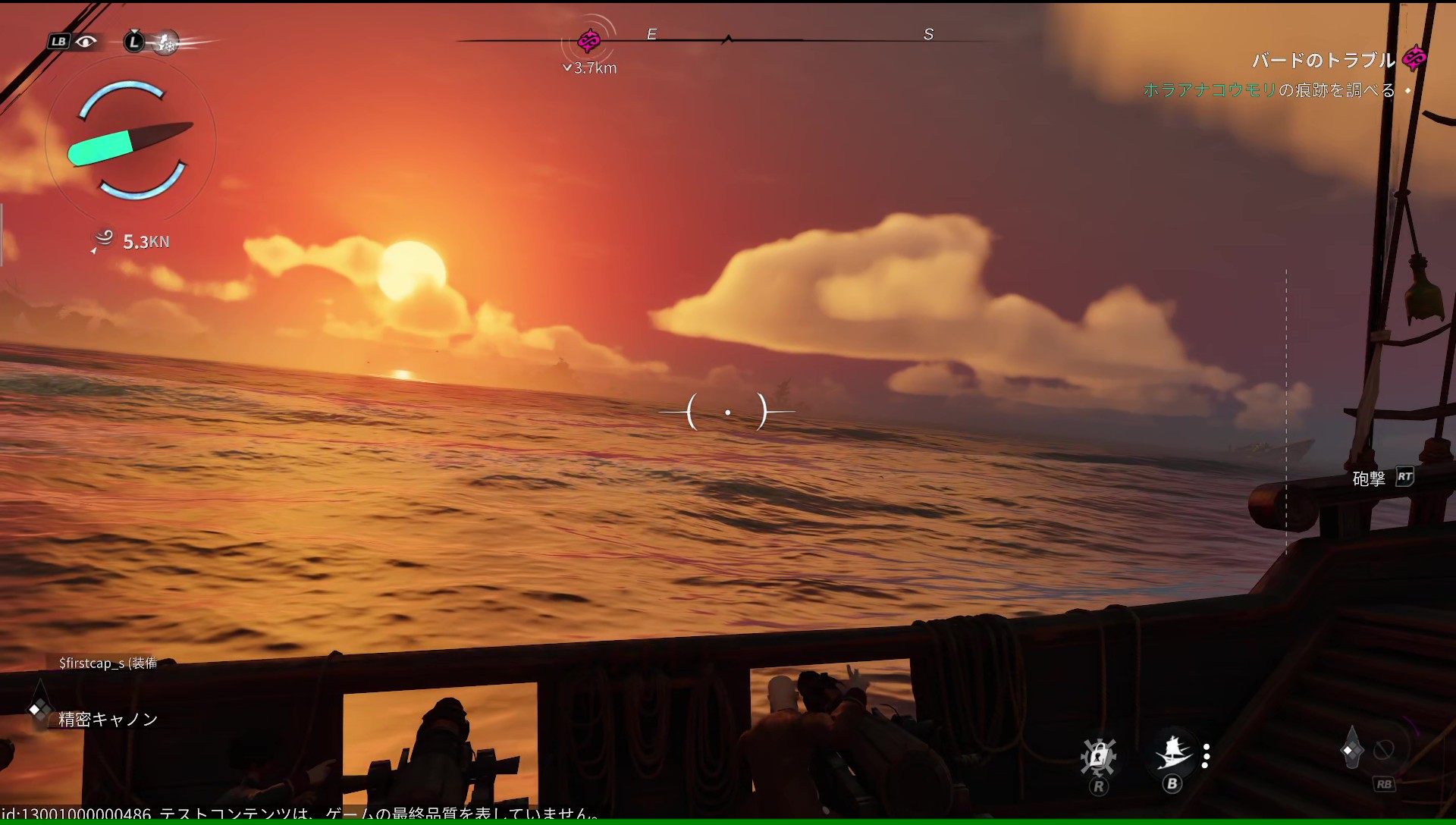Click the sailing ship icon
This screenshot has height=825, width=1456.
(1172, 753)
